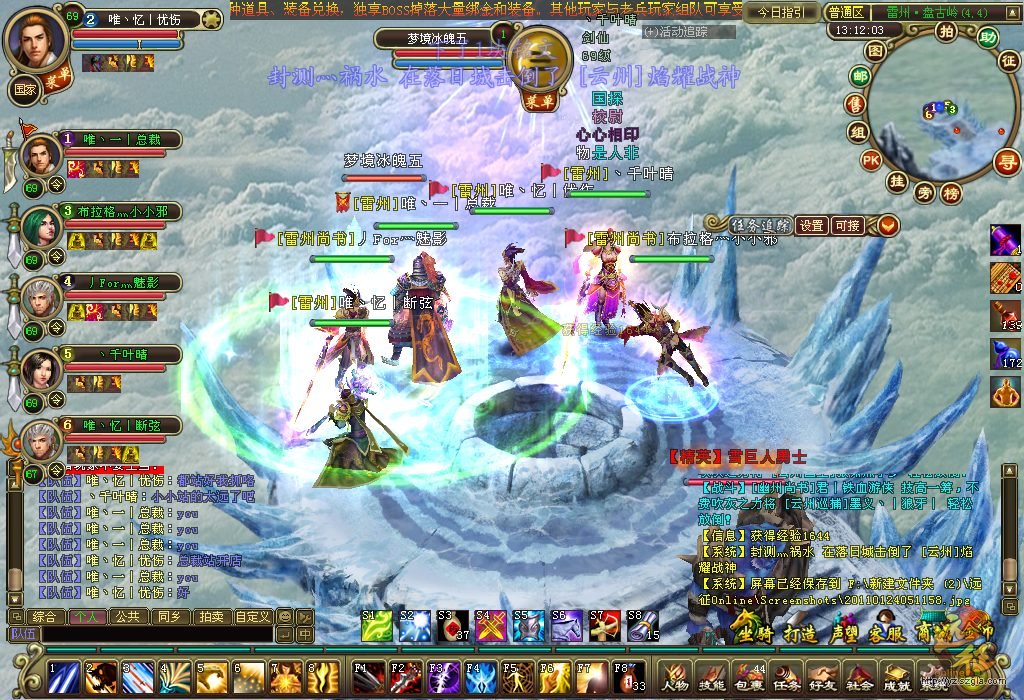Open the 人物 character panel
This screenshot has height=700, width=1024.
pyautogui.click(x=676, y=677)
